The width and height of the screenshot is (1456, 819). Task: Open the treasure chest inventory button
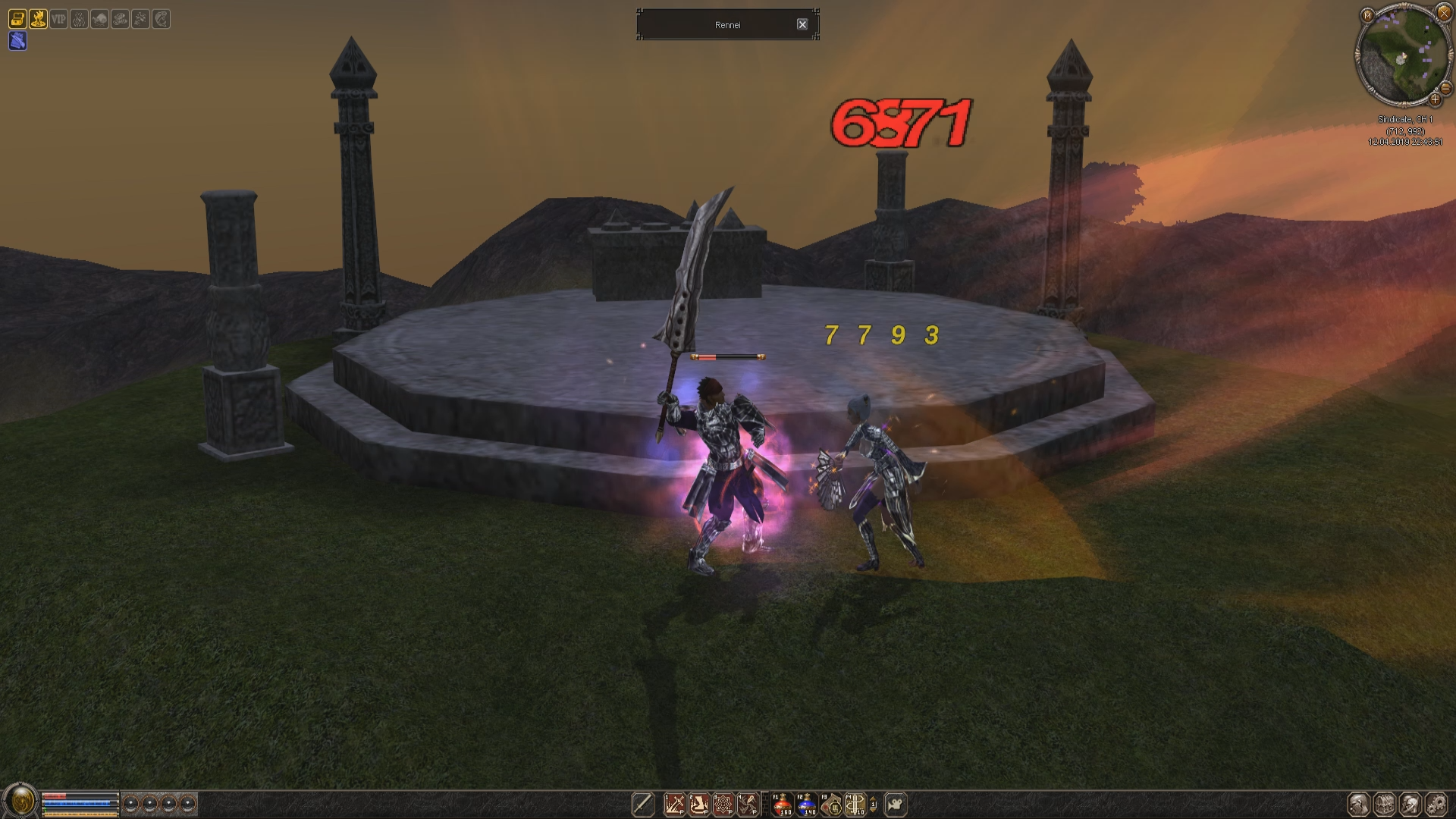click(1385, 804)
